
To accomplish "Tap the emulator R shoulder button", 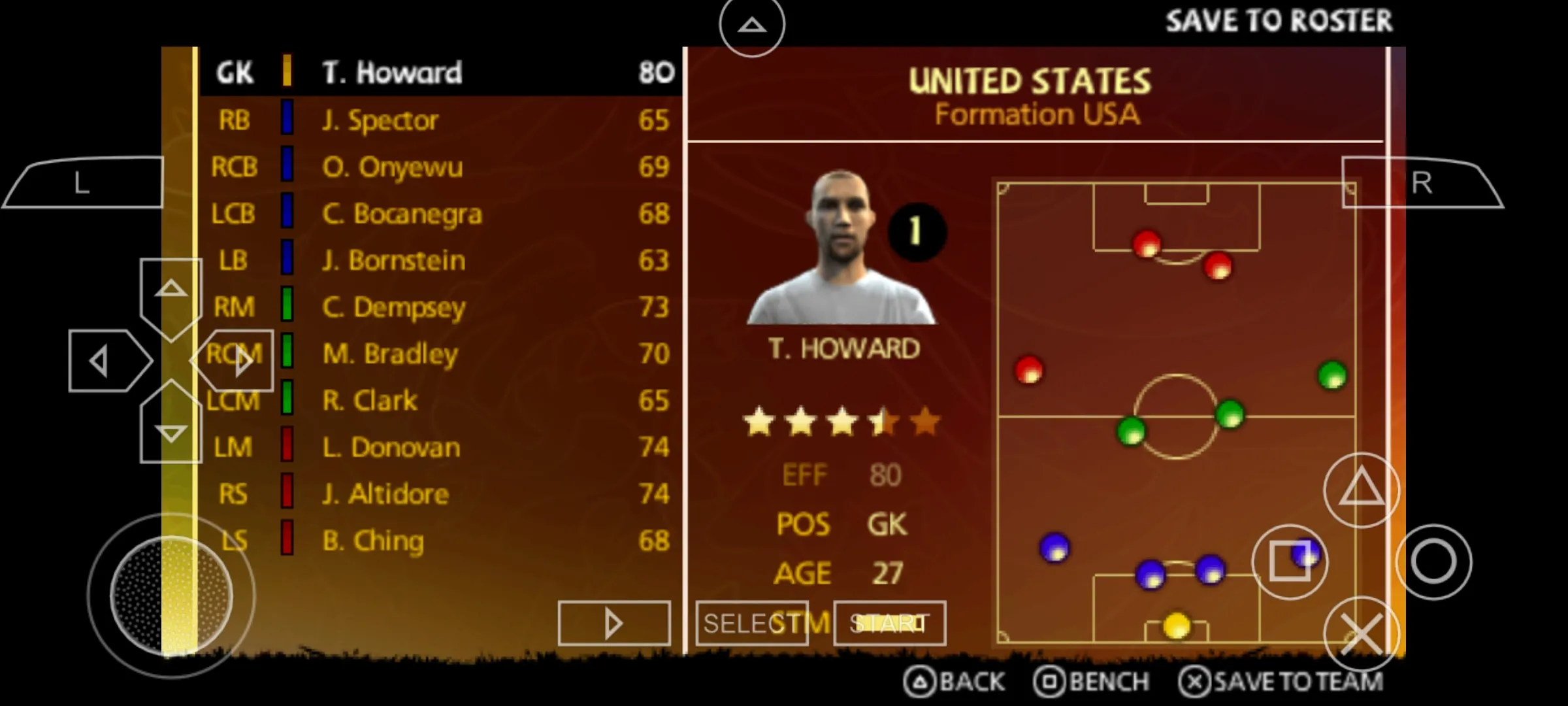I will pos(1422,183).
